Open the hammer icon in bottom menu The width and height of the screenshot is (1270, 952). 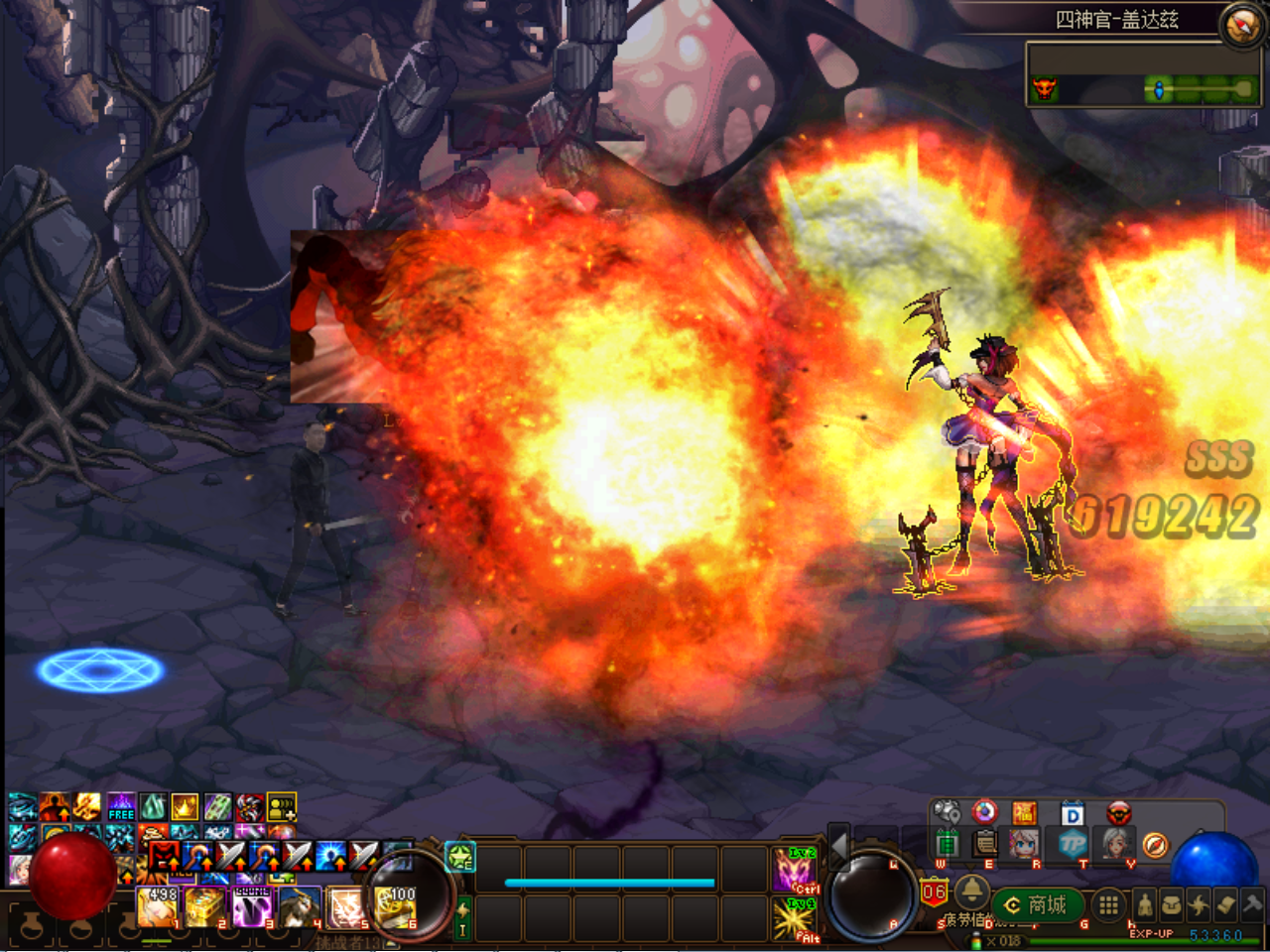pyautogui.click(x=1251, y=904)
